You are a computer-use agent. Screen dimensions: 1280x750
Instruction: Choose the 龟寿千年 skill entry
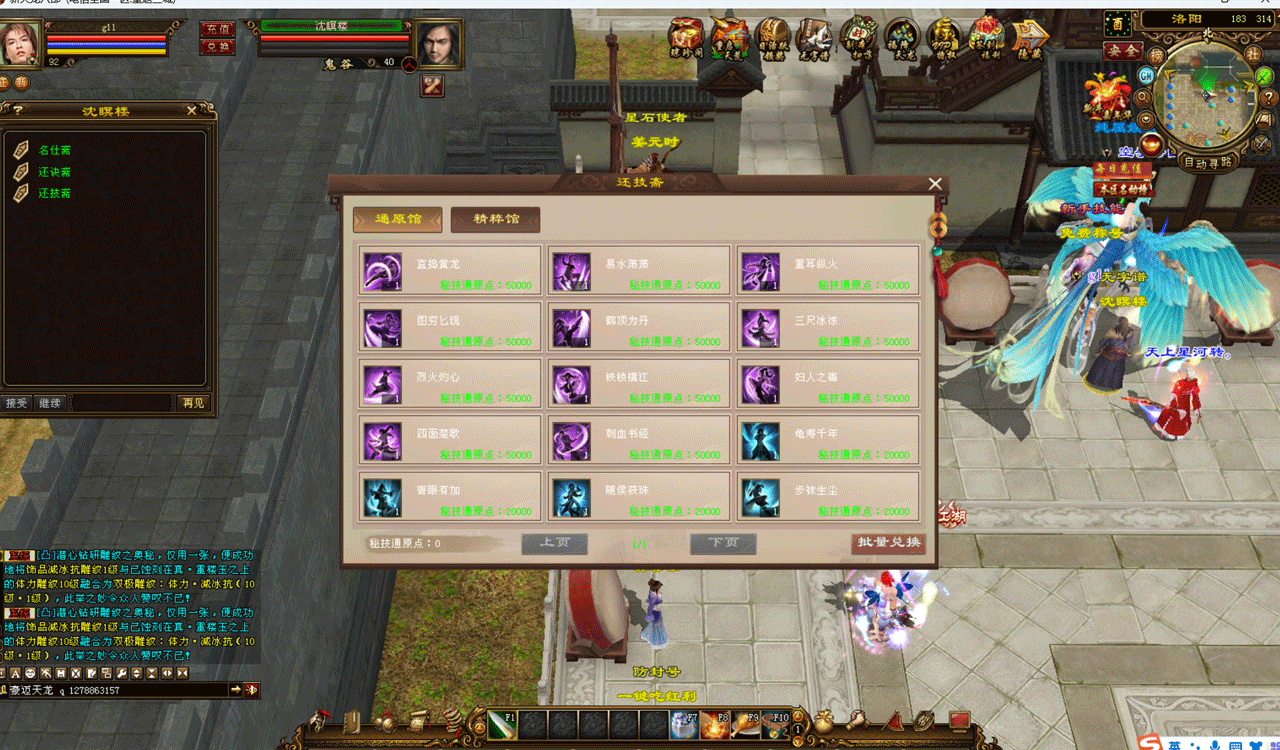(828, 441)
